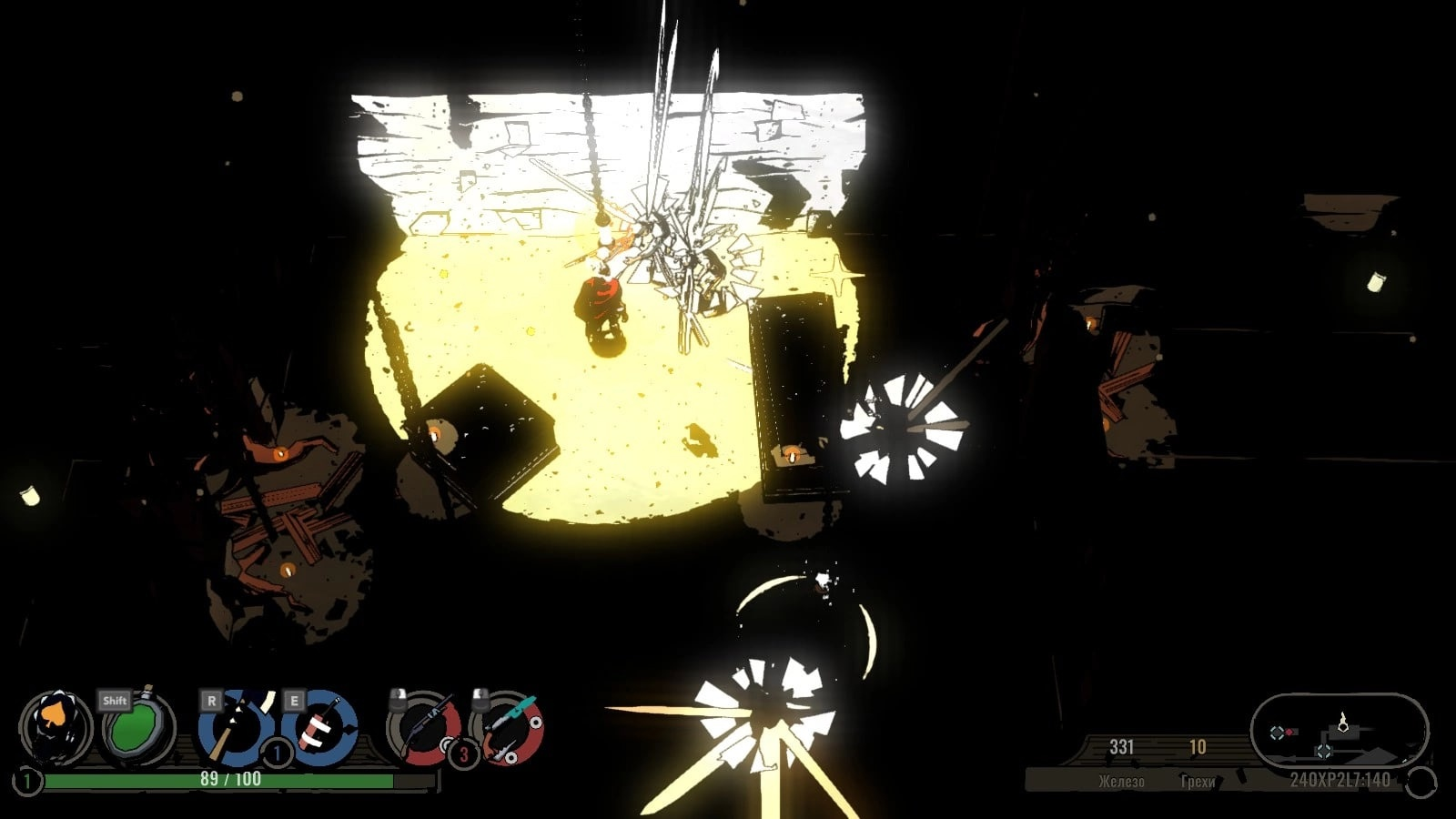This screenshot has height=819, width=1456.
Task: Activate the axe ability slot
Action: coord(235,728)
